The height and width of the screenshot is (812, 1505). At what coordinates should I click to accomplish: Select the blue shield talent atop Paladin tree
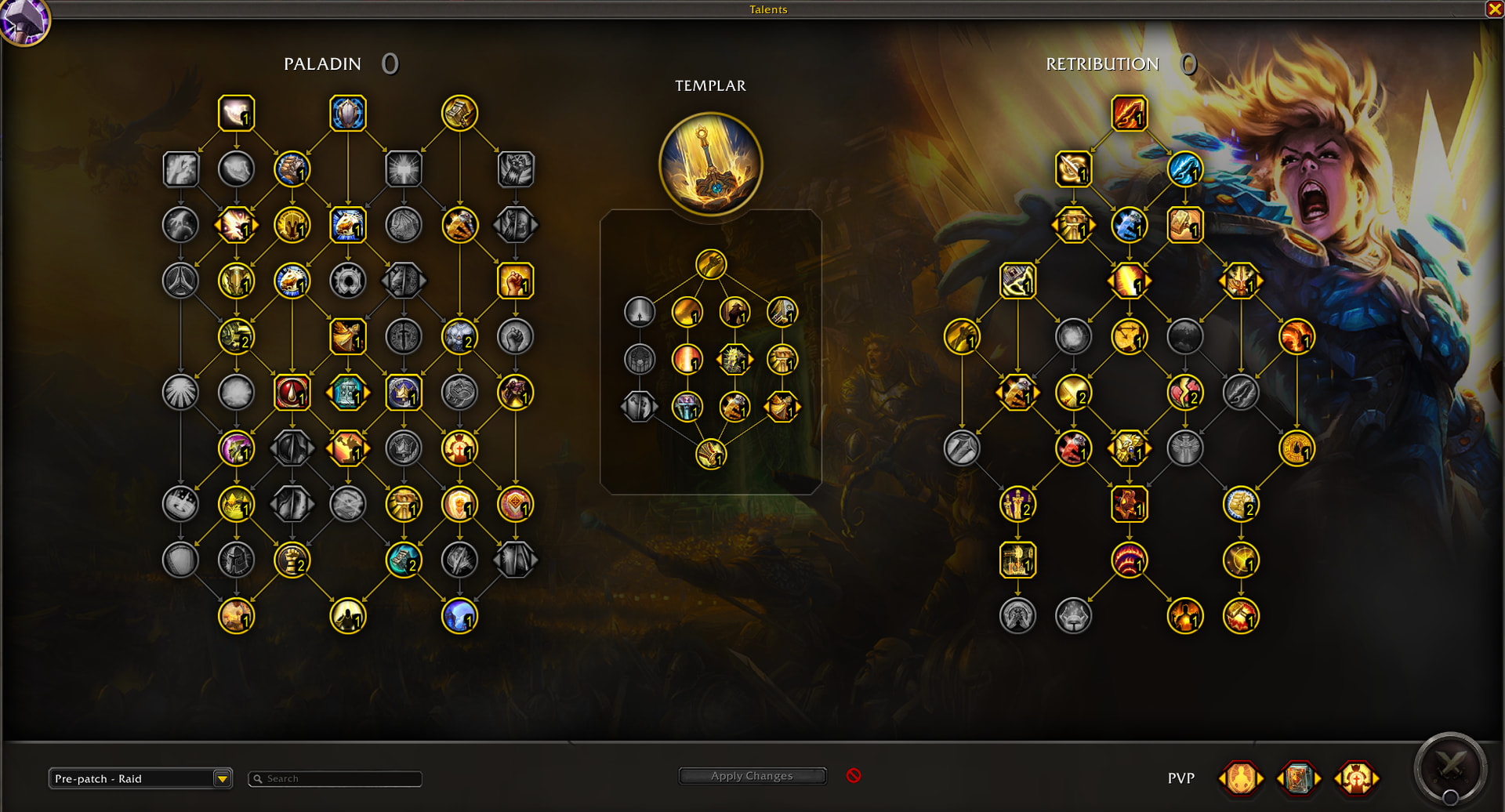click(348, 114)
